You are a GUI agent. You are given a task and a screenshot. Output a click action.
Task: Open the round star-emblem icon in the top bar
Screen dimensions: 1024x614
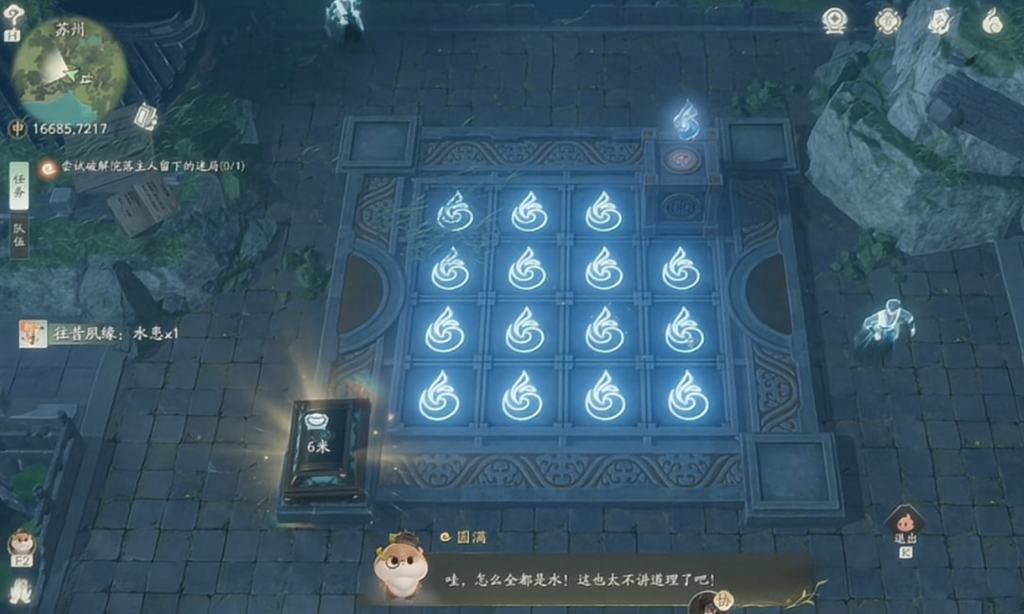pos(836,21)
